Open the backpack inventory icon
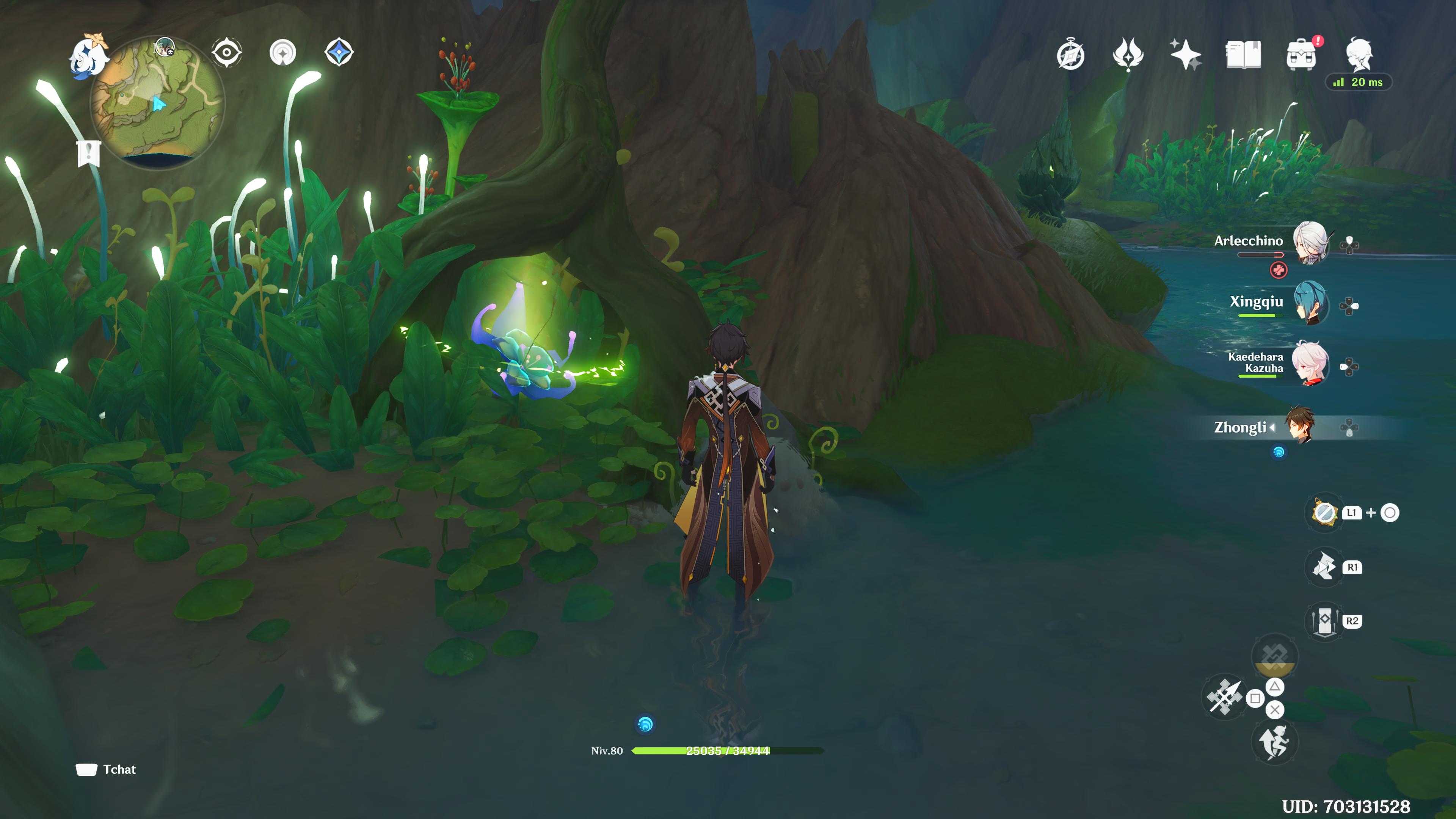The height and width of the screenshot is (819, 1456). tap(1301, 55)
